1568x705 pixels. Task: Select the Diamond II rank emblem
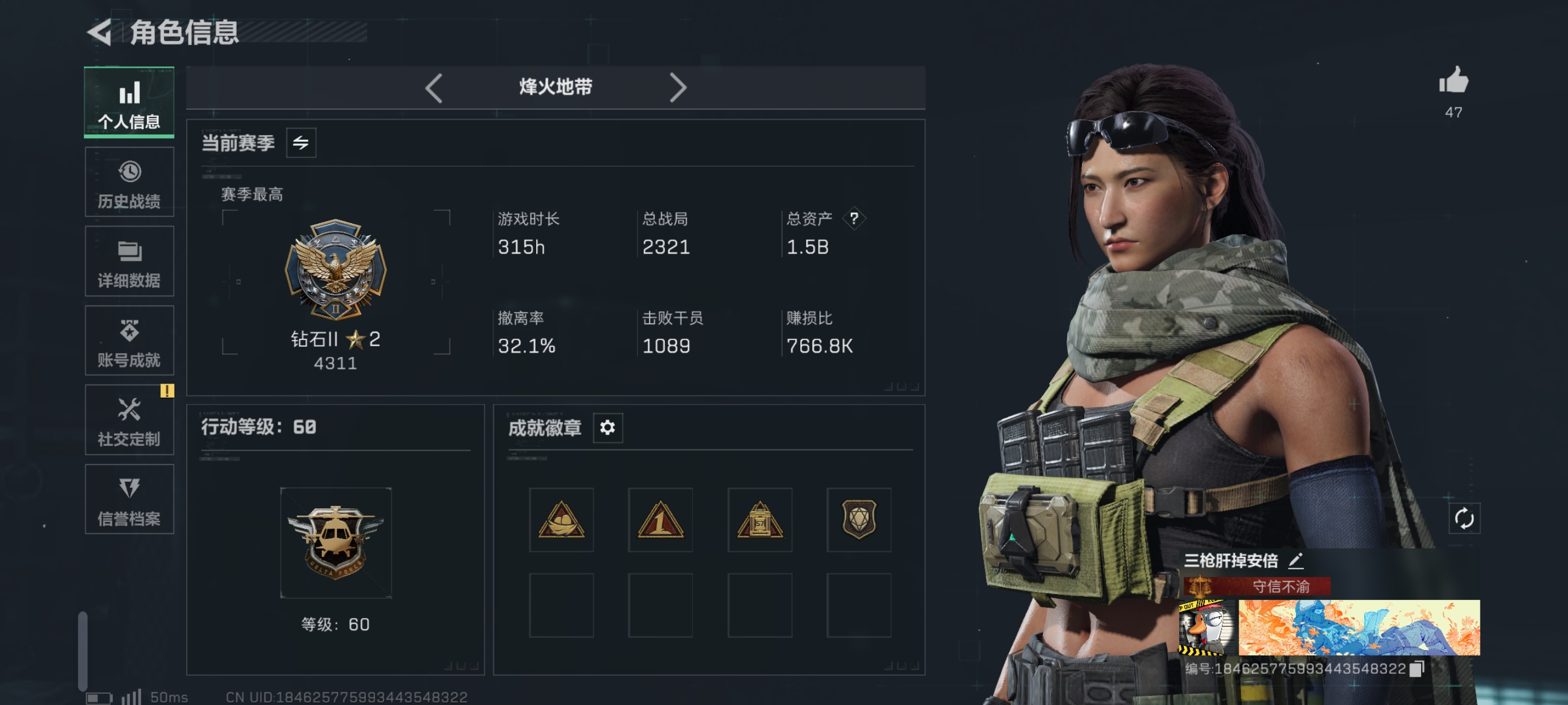click(335, 270)
